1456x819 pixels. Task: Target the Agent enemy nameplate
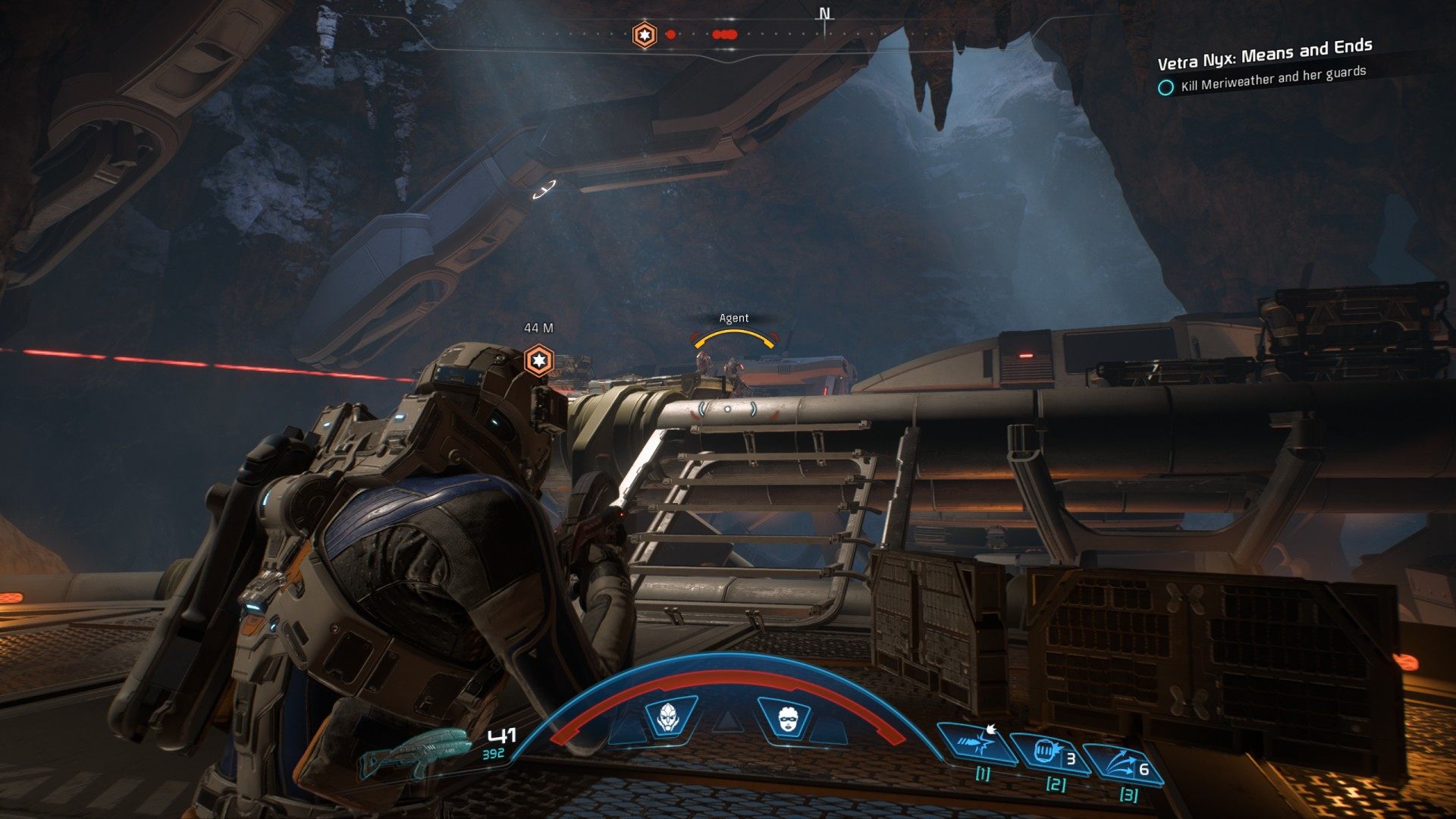[733, 318]
